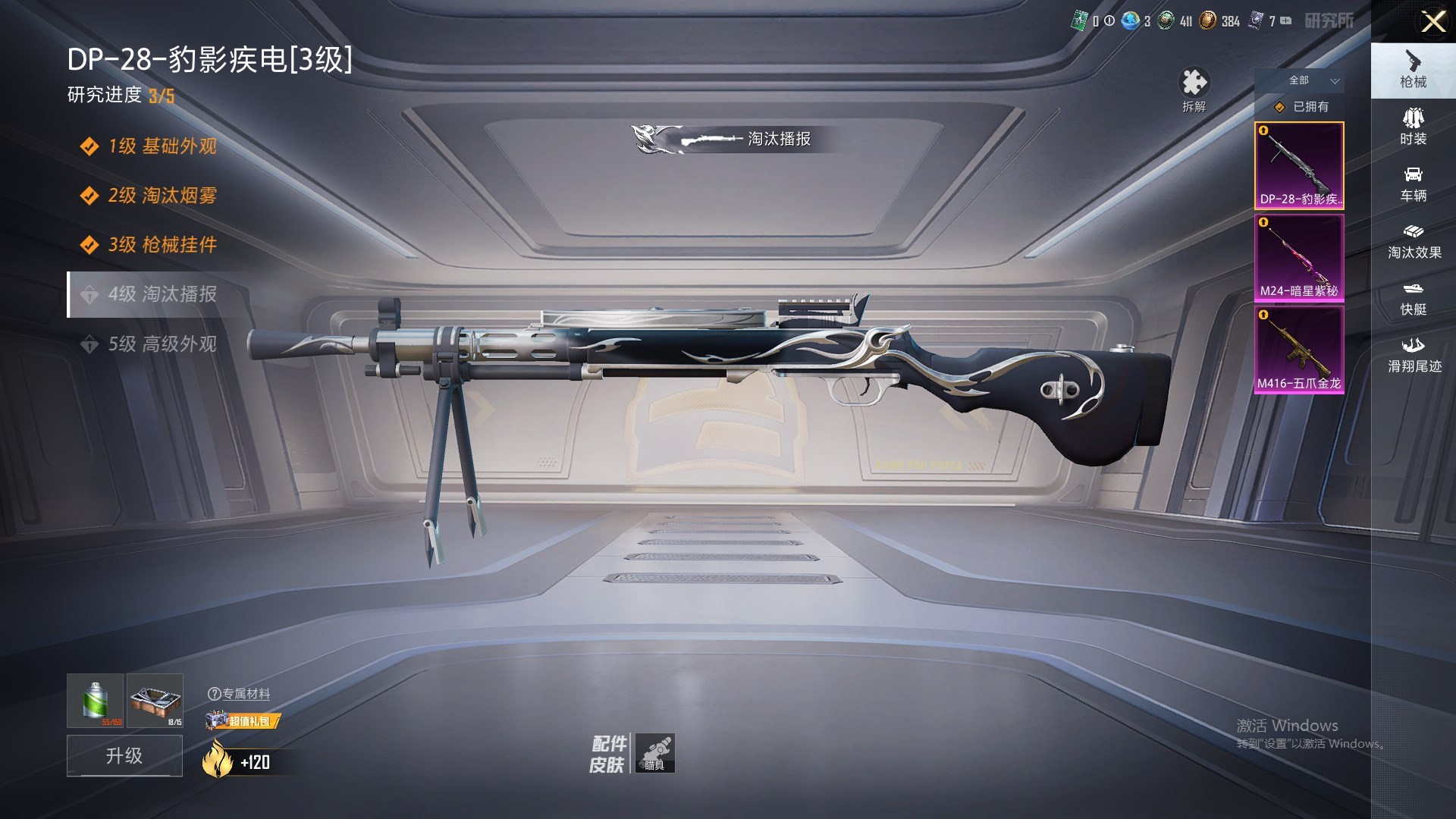Open the 全部 filter dropdown
Screen dimensions: 1456x819
(x=1313, y=80)
